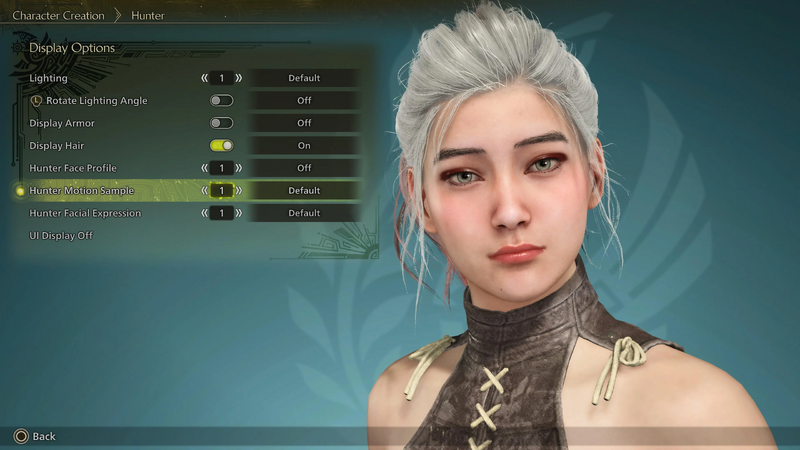Toggle the Rotate Lighting Angle switch
This screenshot has height=450, width=800.
click(221, 100)
